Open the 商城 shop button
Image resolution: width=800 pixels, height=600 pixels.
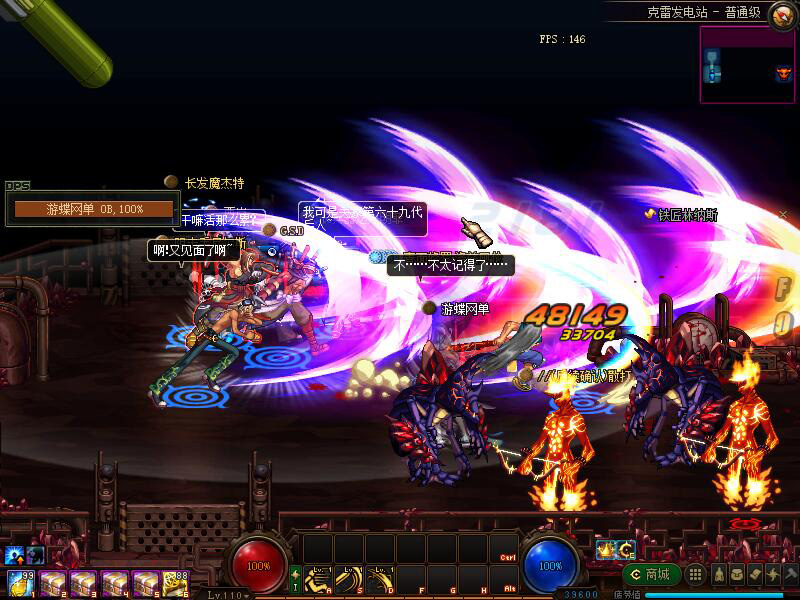tap(651, 574)
